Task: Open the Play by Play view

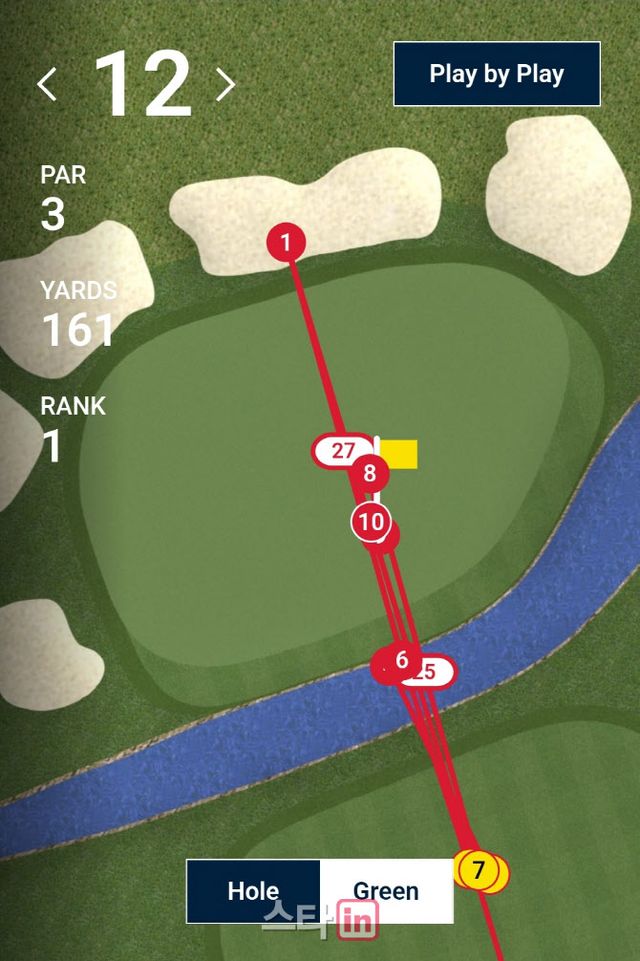Action: [496, 74]
